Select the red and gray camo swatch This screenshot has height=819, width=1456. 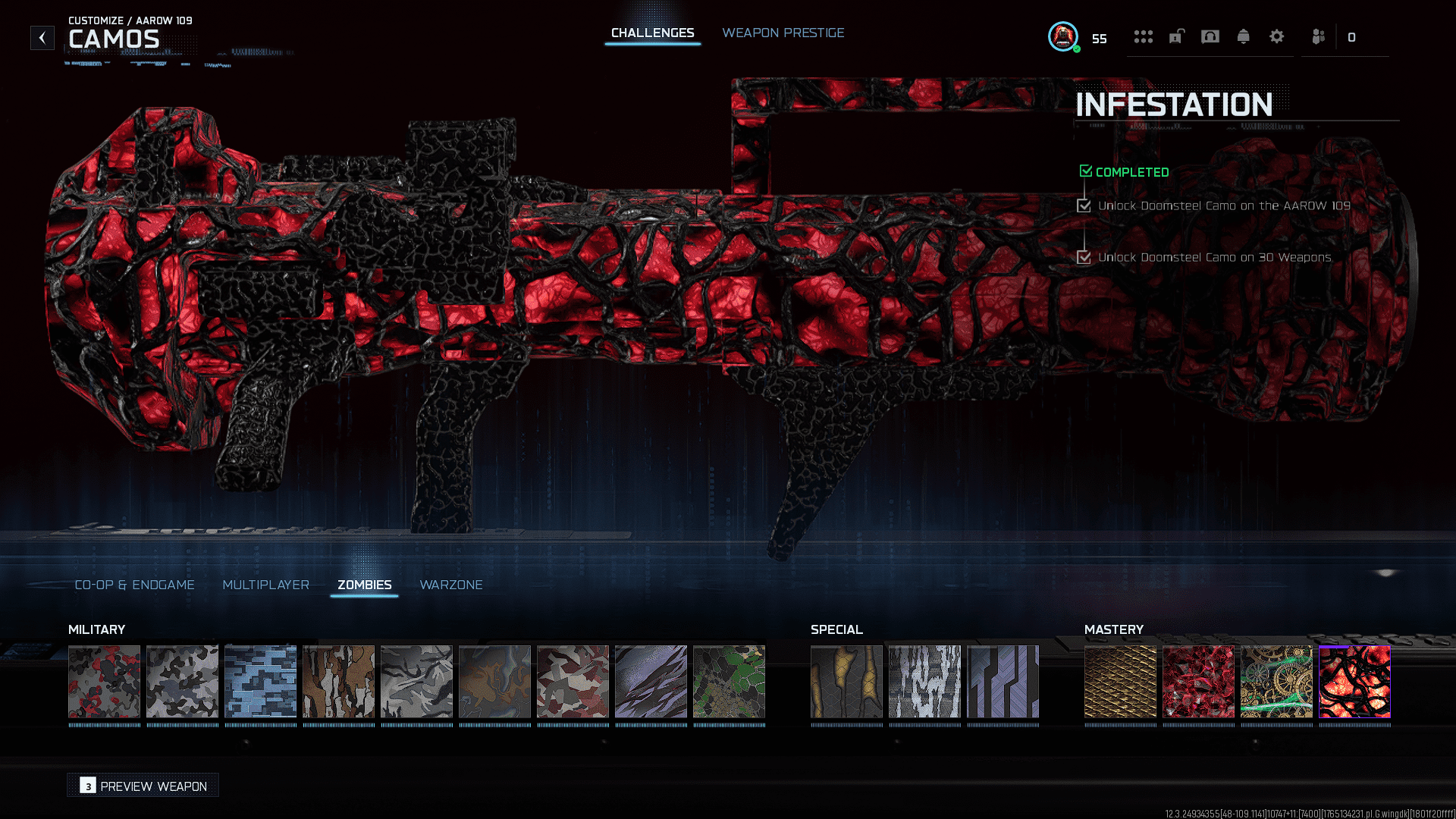tap(104, 681)
